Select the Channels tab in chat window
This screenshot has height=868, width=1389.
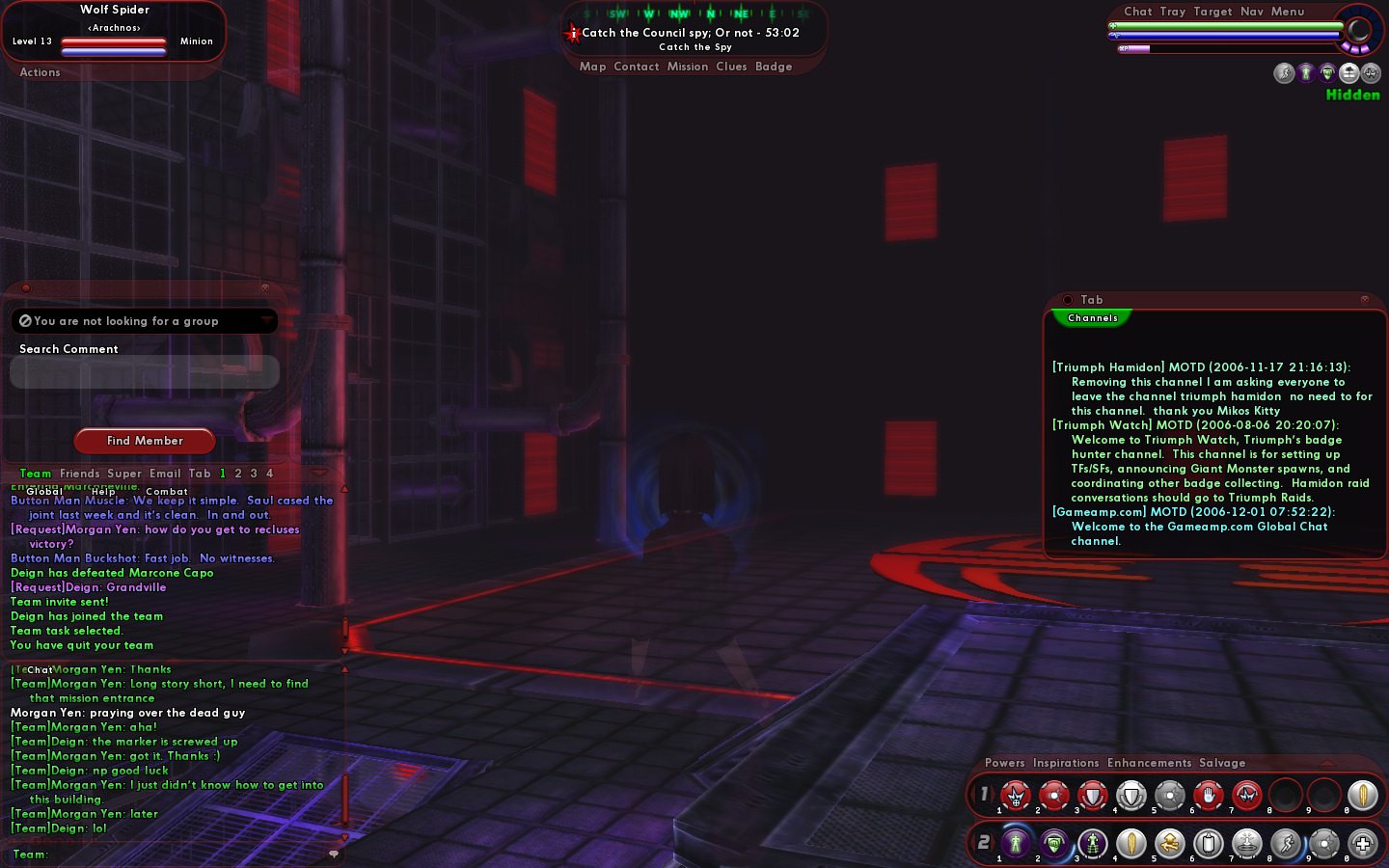coord(1092,318)
